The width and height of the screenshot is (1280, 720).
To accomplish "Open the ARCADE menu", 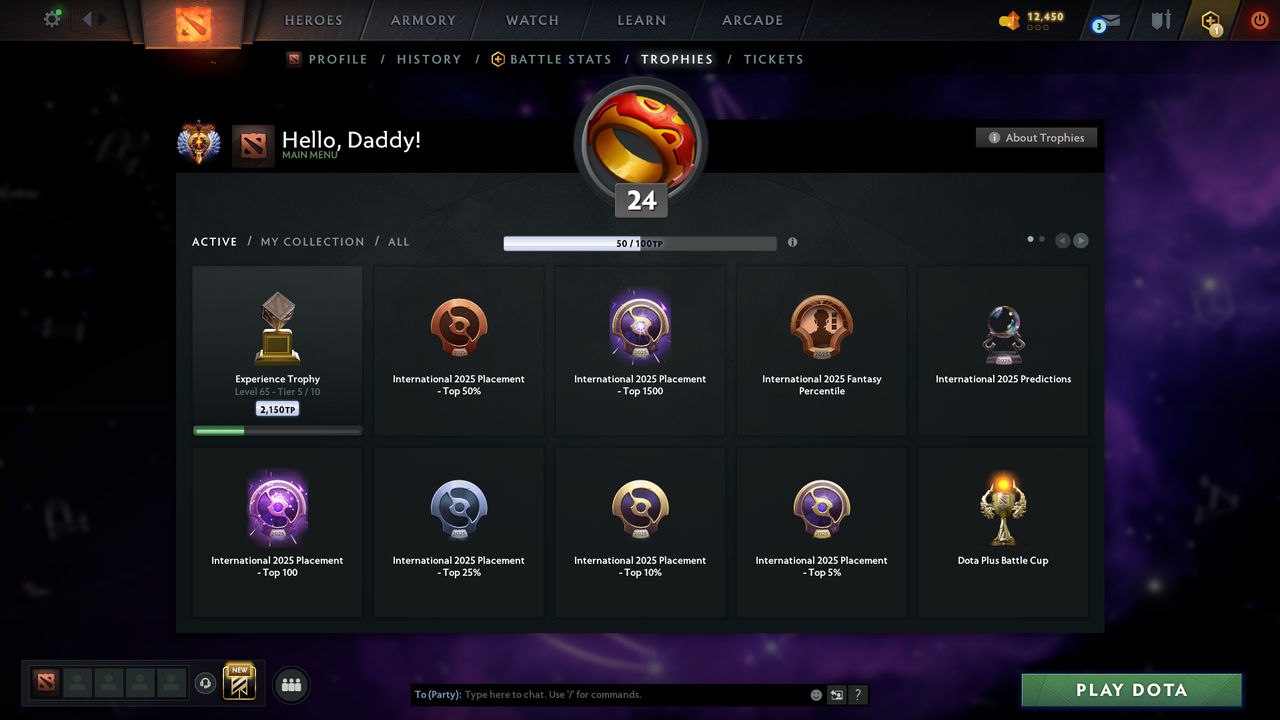I will pos(751,20).
